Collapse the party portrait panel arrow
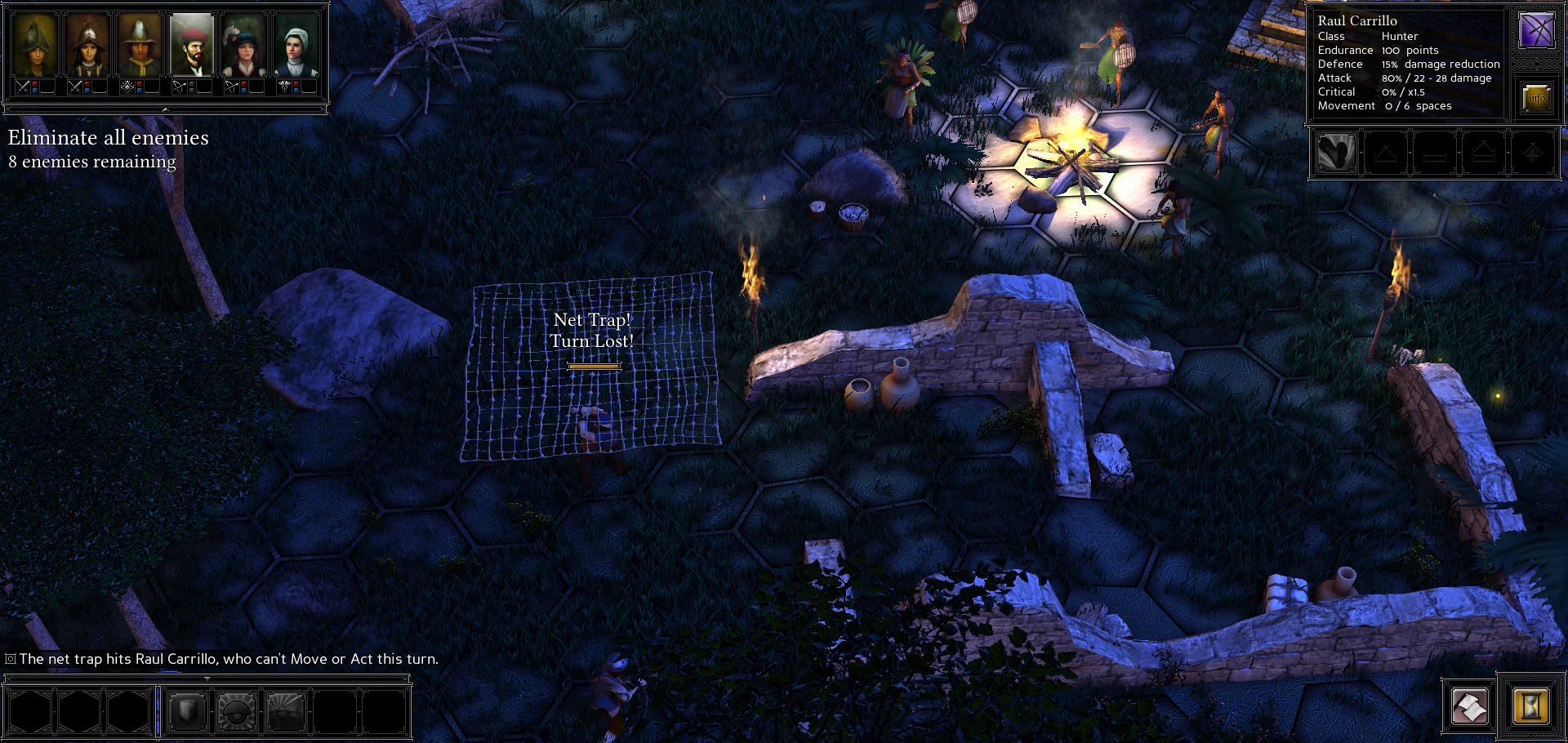Image resolution: width=1568 pixels, height=743 pixels. pyautogui.click(x=165, y=109)
